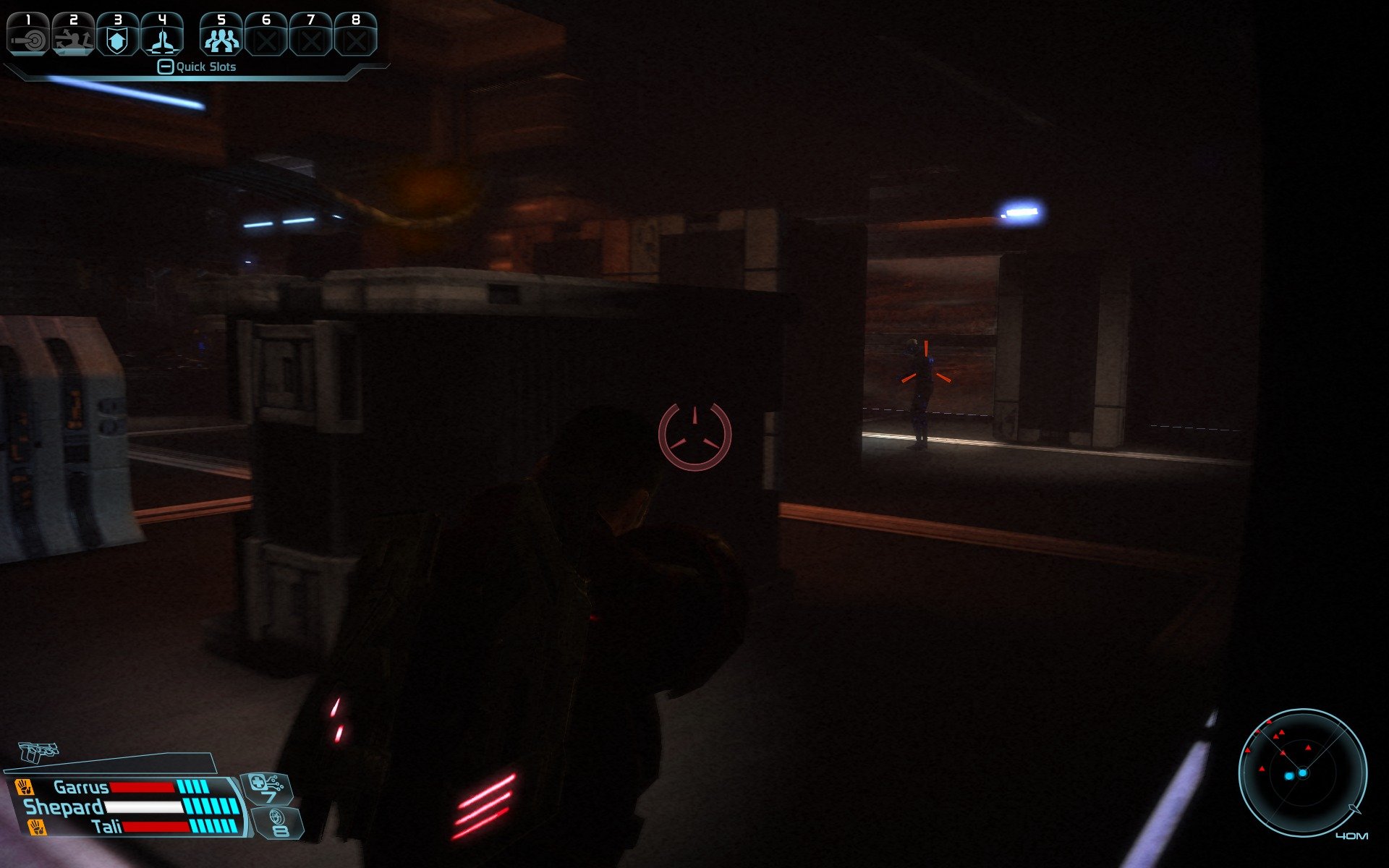The width and height of the screenshot is (1389, 868).
Task: Use quick slot 2 figure-with-arrows ability
Action: pyautogui.click(x=73, y=35)
